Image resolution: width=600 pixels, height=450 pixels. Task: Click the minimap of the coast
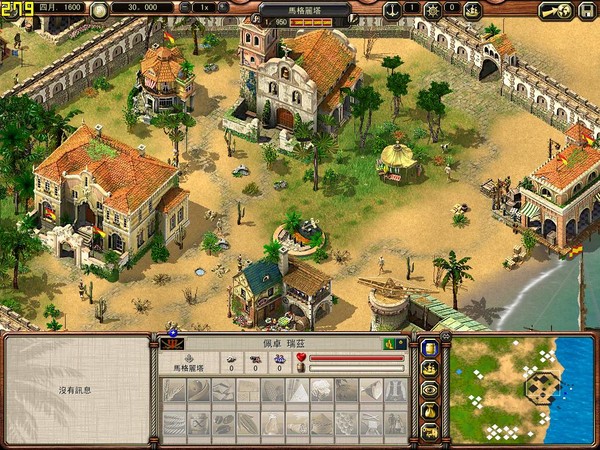pyautogui.click(x=521, y=390)
